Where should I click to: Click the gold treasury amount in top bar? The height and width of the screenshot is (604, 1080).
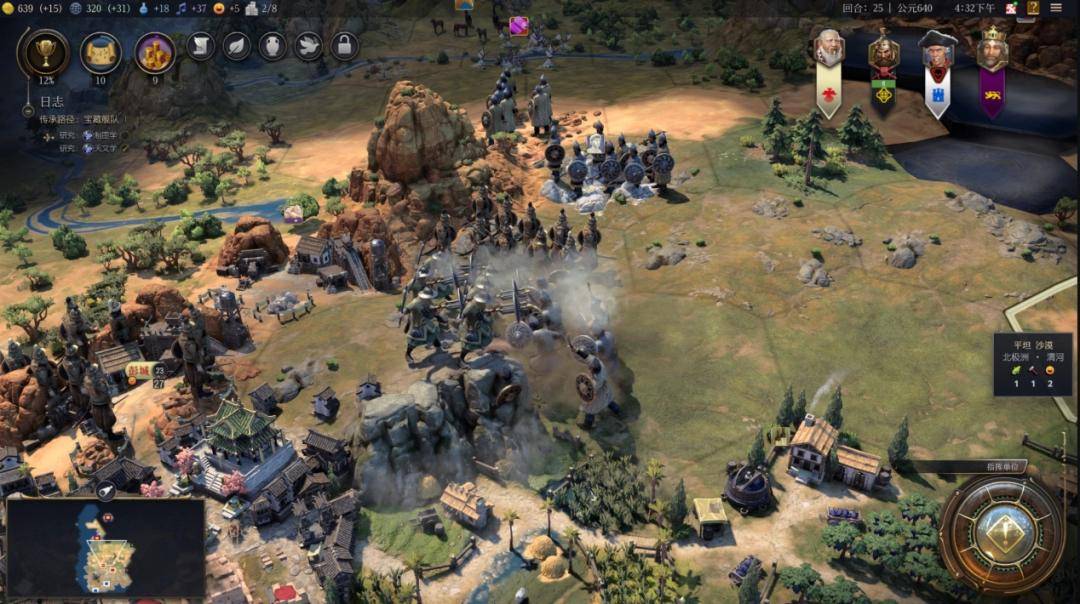click(x=26, y=8)
